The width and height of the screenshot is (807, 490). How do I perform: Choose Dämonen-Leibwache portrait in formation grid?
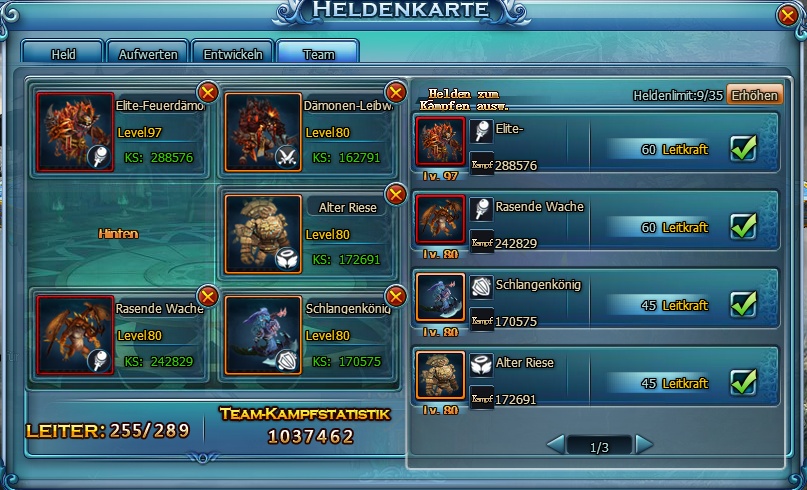(x=263, y=131)
